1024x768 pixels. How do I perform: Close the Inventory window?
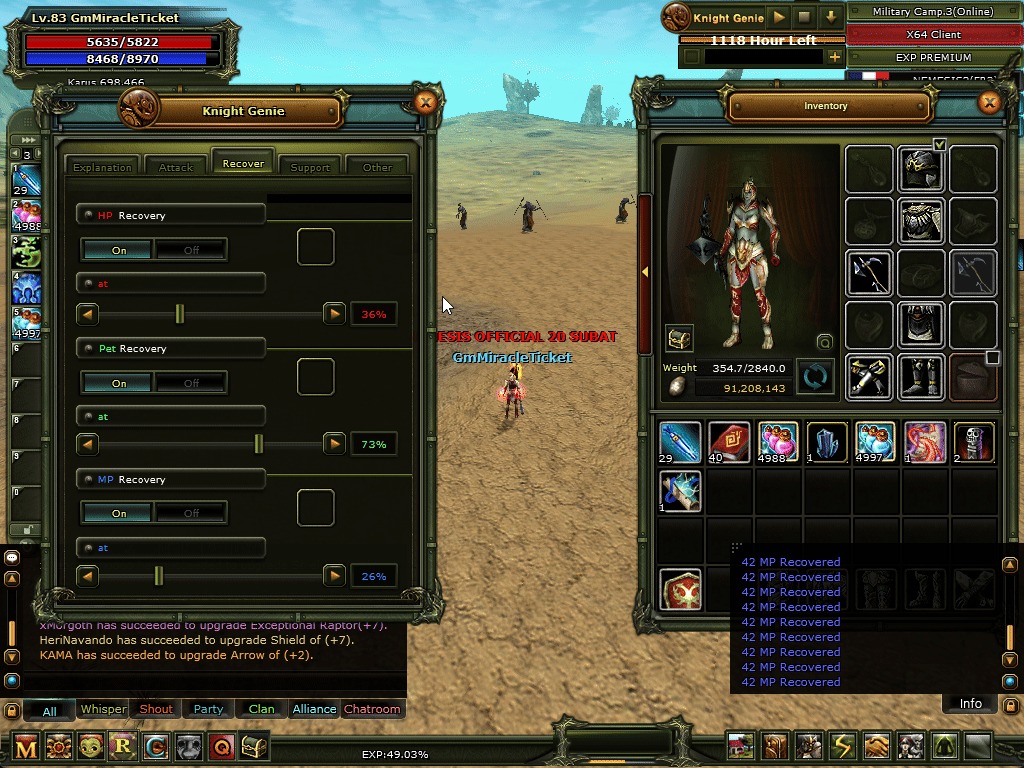click(989, 102)
